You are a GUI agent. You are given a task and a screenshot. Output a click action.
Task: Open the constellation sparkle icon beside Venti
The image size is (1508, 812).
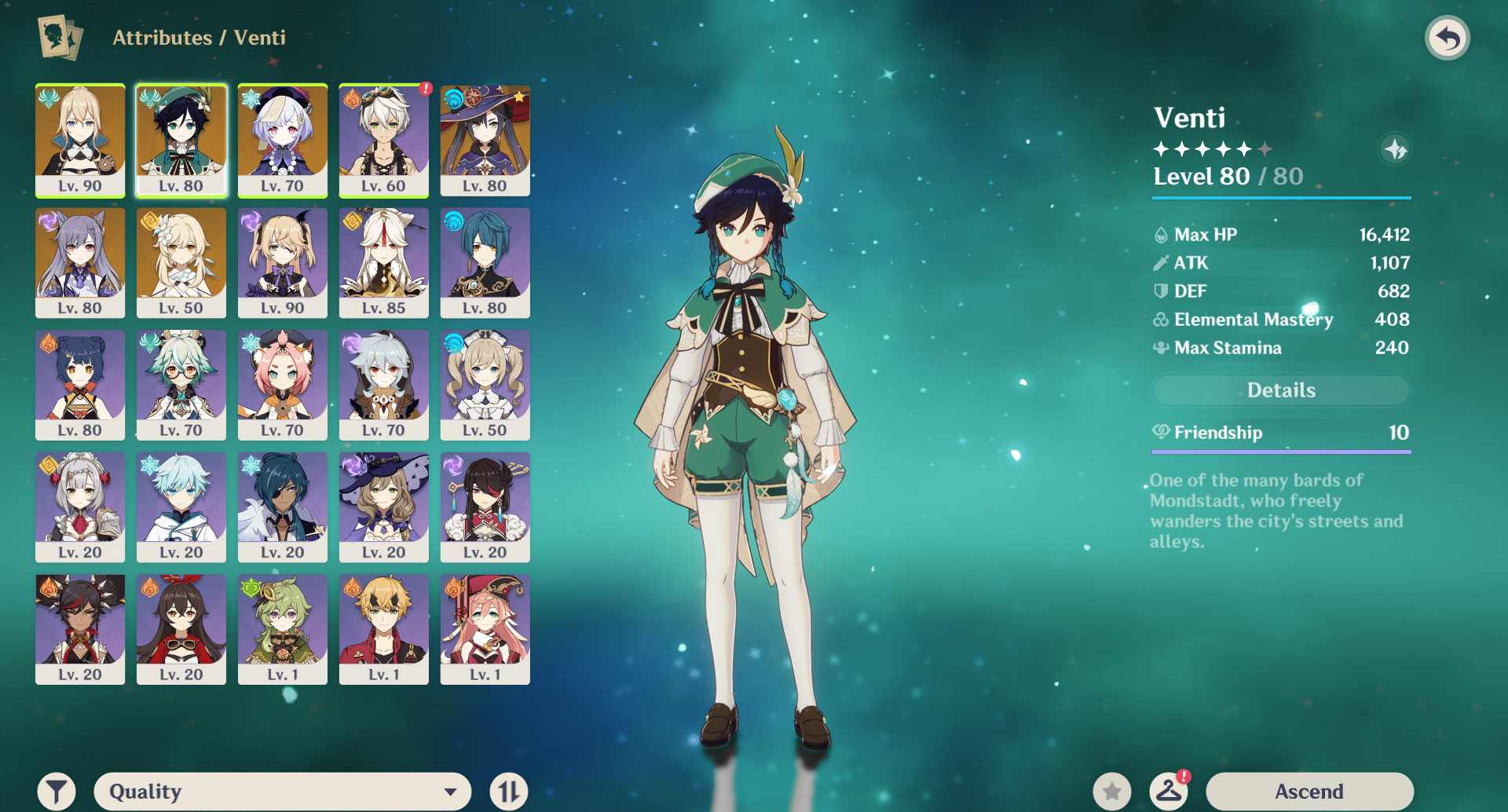(1395, 149)
